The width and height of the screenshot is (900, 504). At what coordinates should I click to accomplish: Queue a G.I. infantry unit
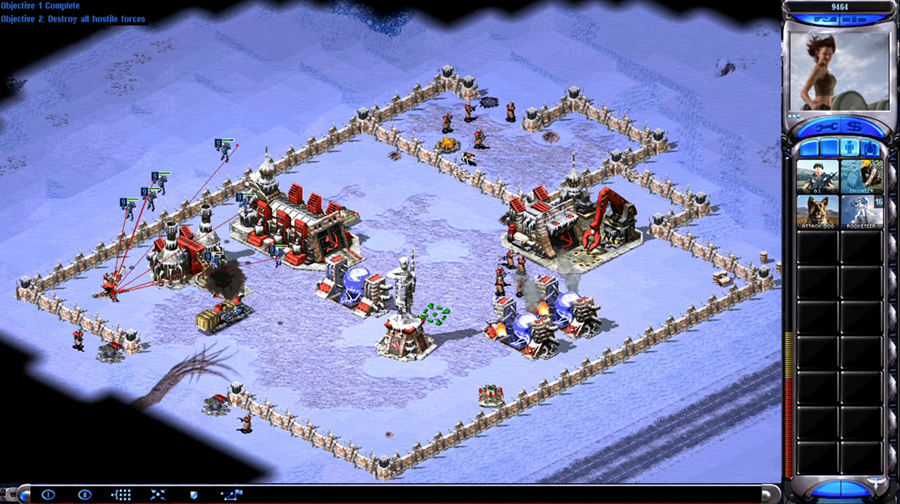(817, 176)
